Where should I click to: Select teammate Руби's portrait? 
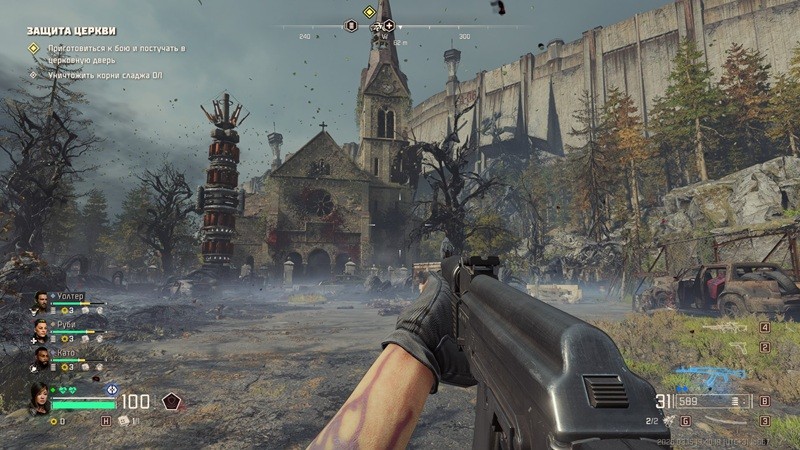coord(41,328)
